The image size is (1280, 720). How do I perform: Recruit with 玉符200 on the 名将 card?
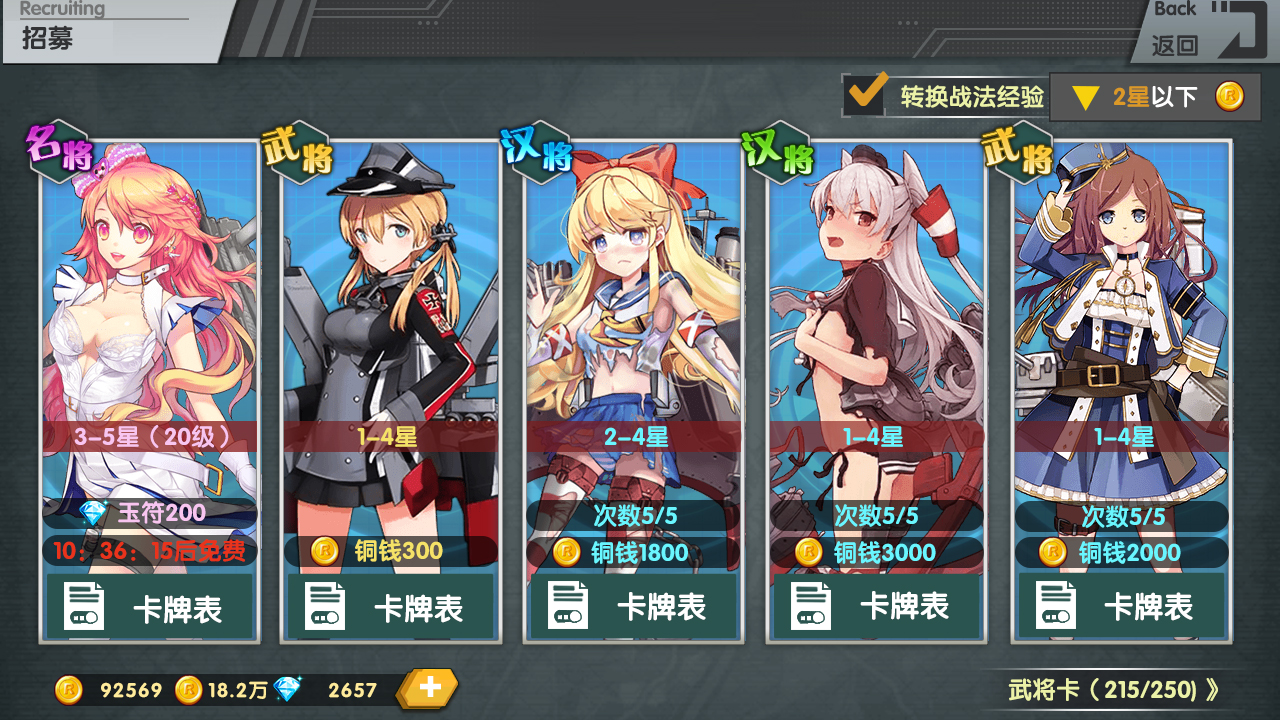[x=150, y=513]
